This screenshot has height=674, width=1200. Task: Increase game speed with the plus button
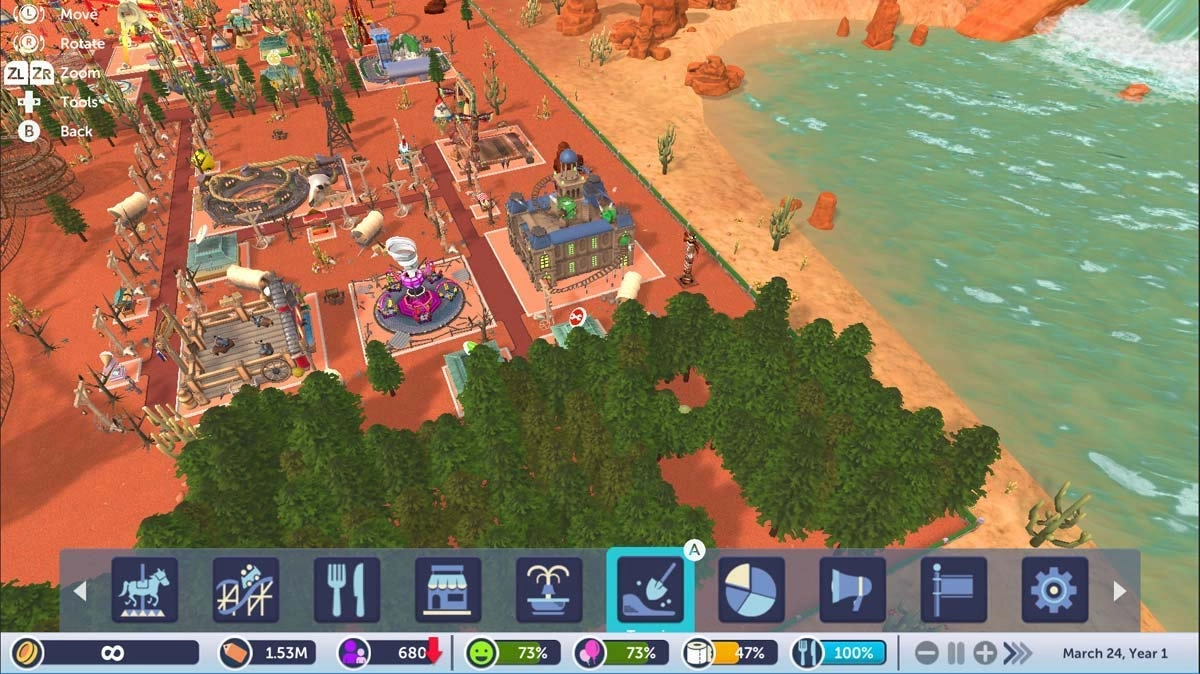tap(985, 654)
